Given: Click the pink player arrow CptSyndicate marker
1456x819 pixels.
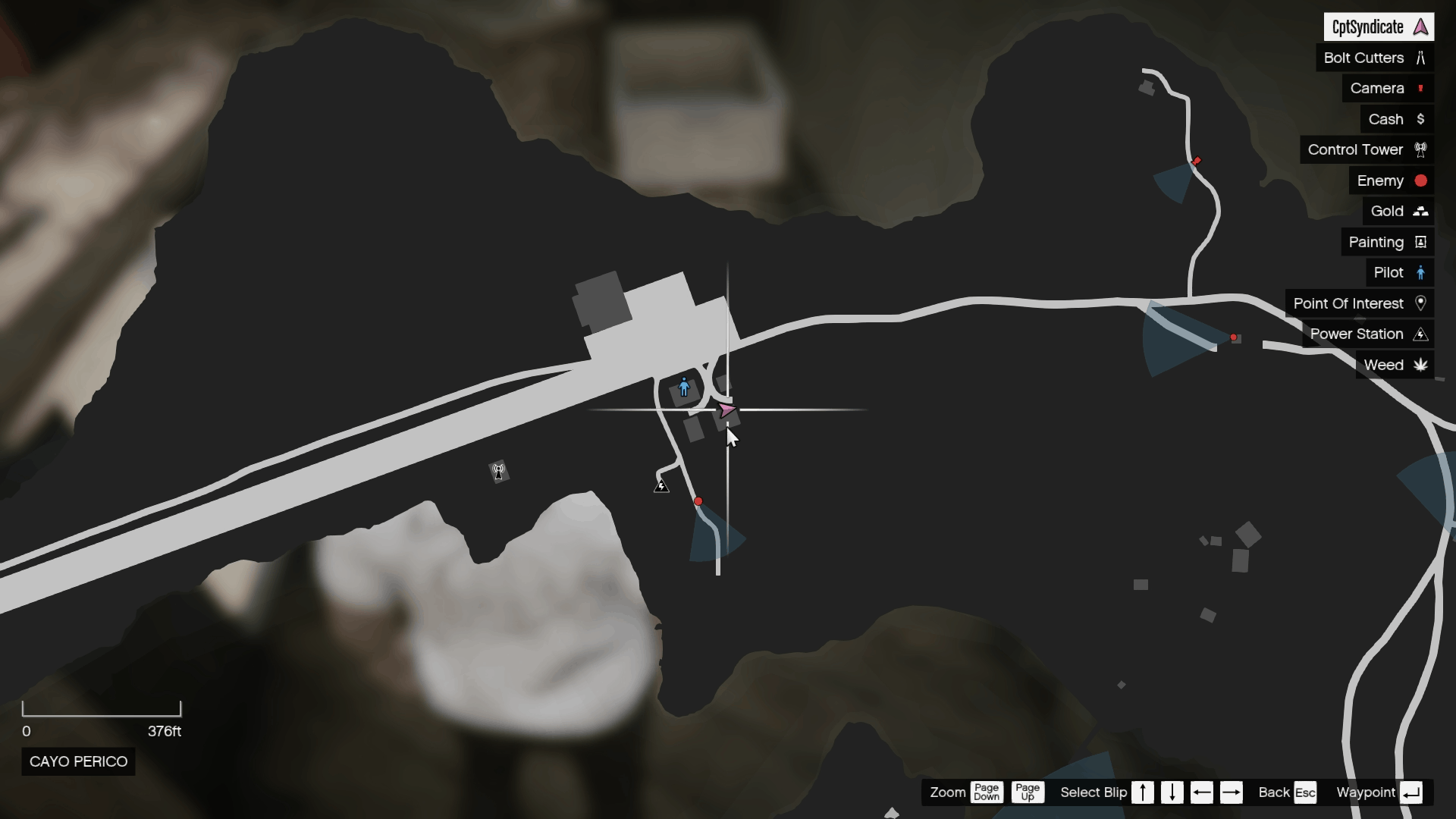Looking at the screenshot, I should (727, 409).
